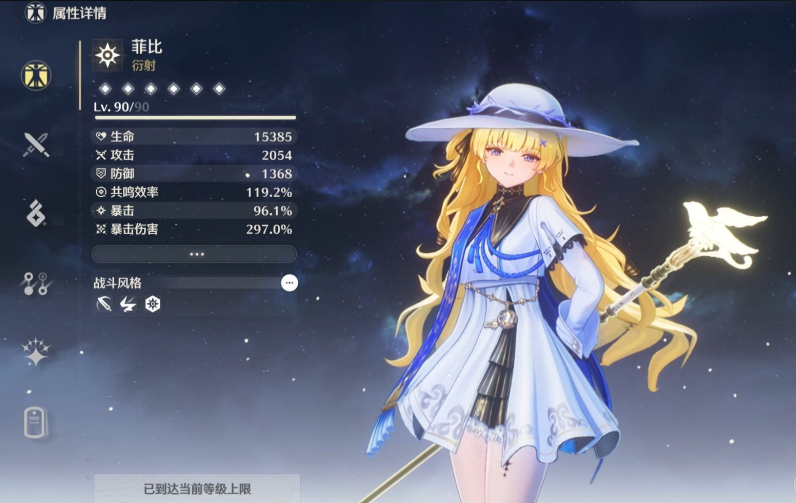Open the sparkle star resonance chain tab
The height and width of the screenshot is (503, 796).
tap(37, 352)
